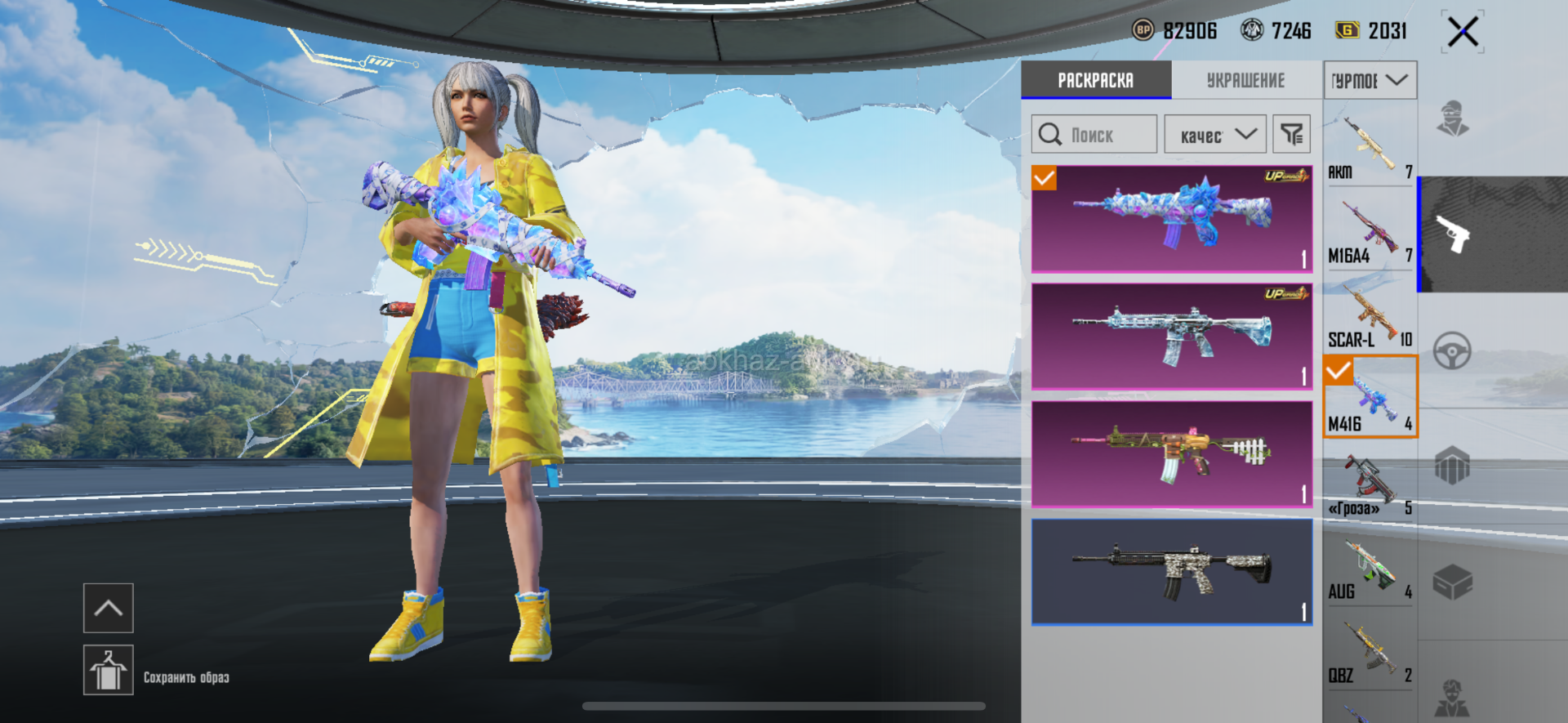1568x723 pixels.
Task: Select the equipped glacier crystal M416 skin
Action: (1171, 219)
